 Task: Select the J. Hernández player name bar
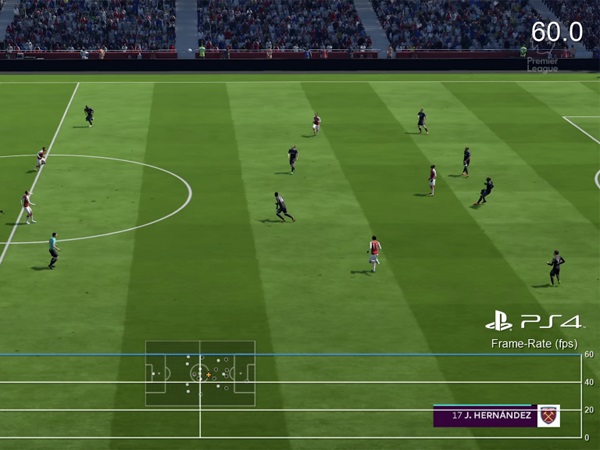[485, 416]
